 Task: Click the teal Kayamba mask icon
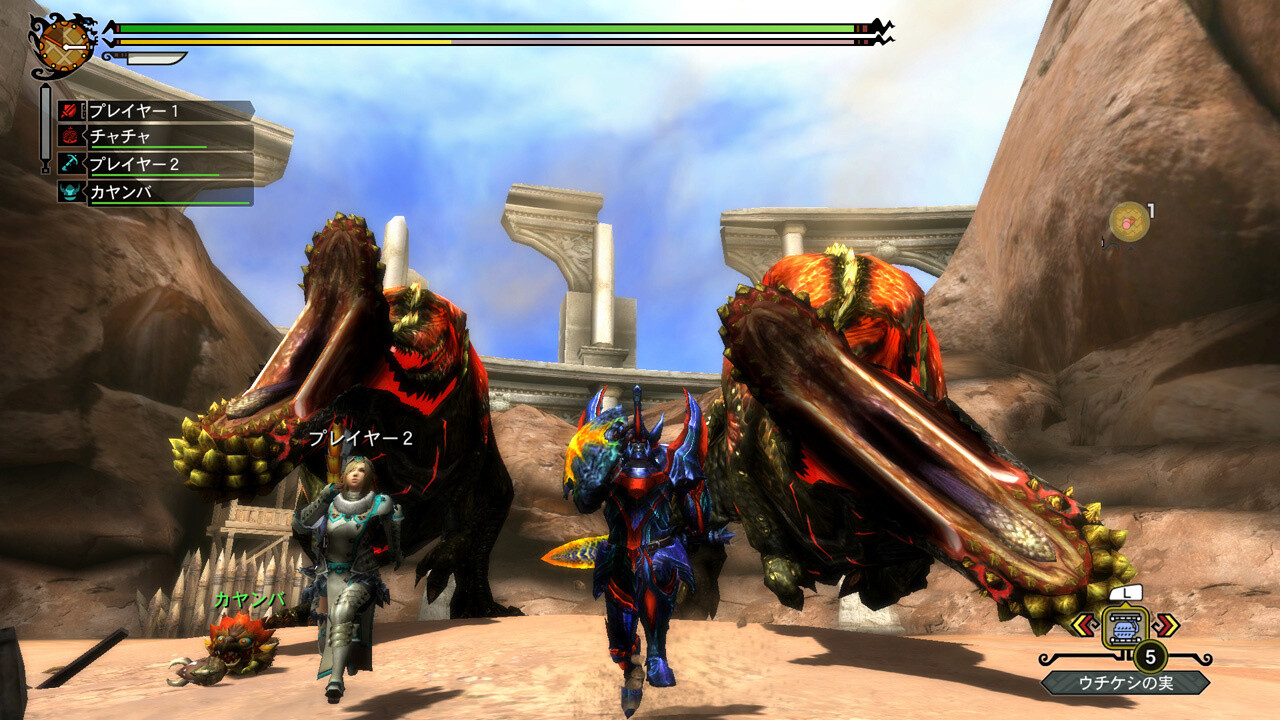[69, 193]
